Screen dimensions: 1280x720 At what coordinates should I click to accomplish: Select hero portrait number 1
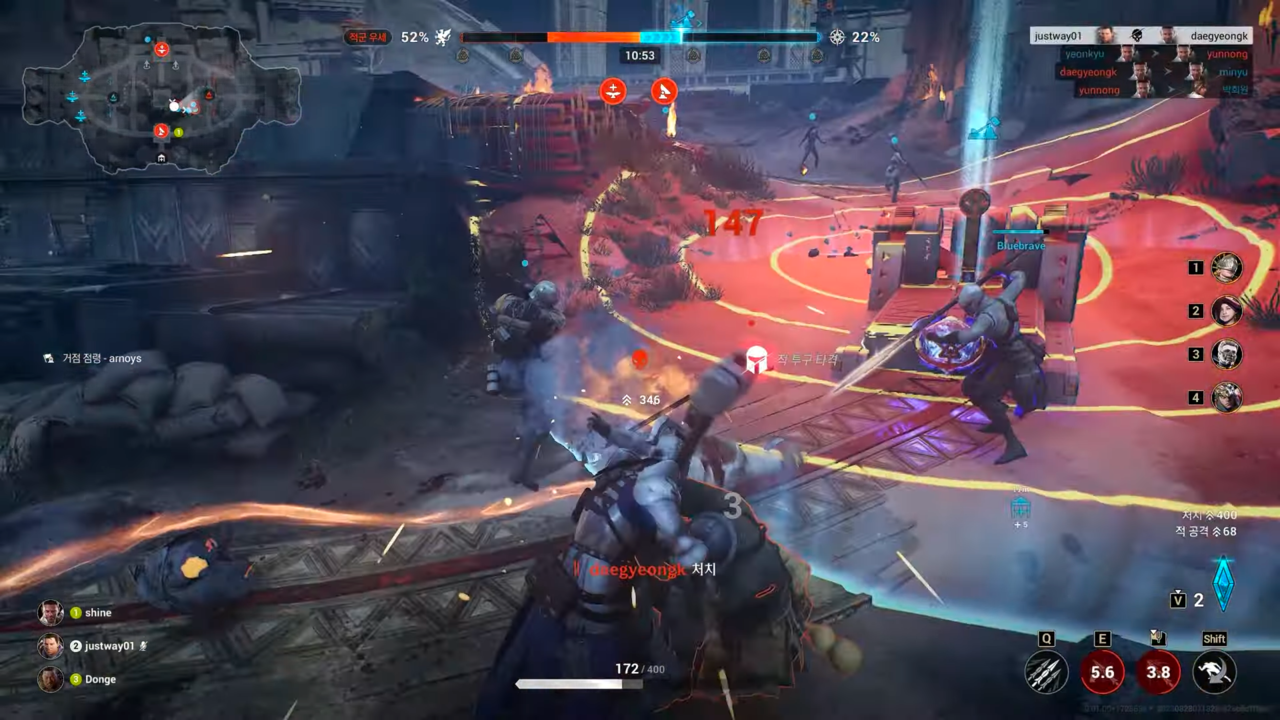[x=1227, y=267]
